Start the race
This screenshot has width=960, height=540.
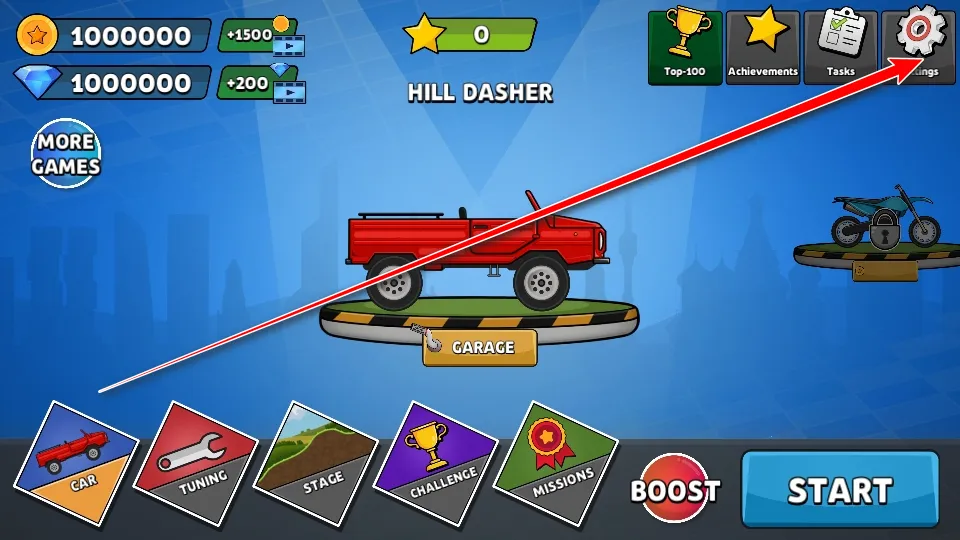click(x=840, y=489)
